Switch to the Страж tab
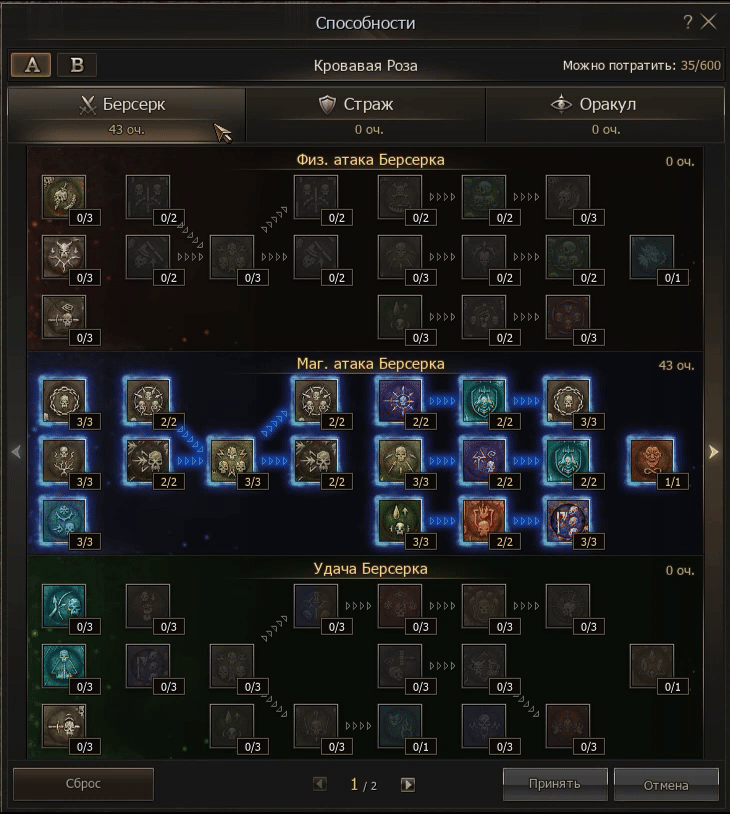This screenshot has width=730, height=814. pyautogui.click(x=365, y=114)
